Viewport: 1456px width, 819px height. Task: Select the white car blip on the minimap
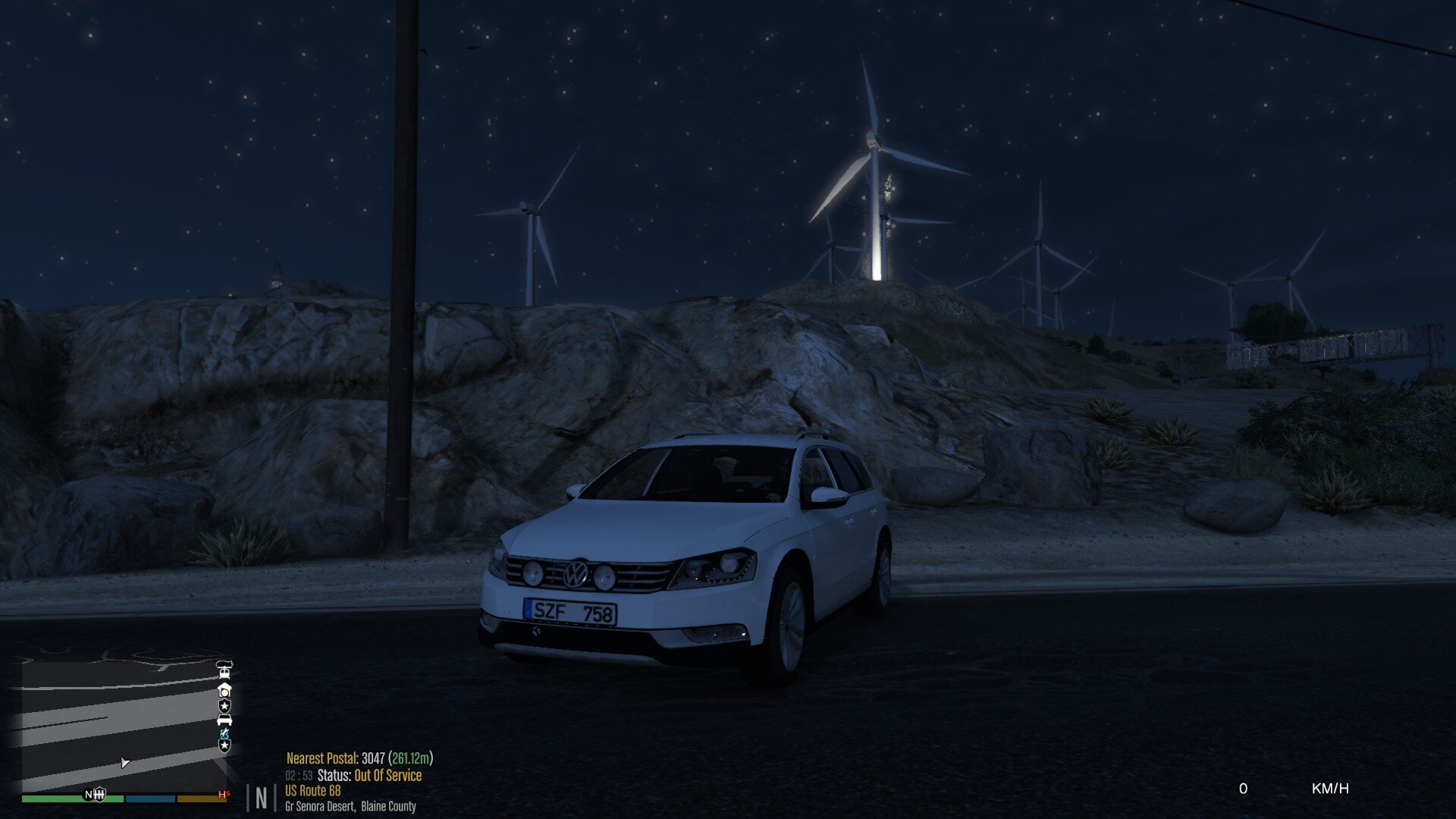(224, 720)
